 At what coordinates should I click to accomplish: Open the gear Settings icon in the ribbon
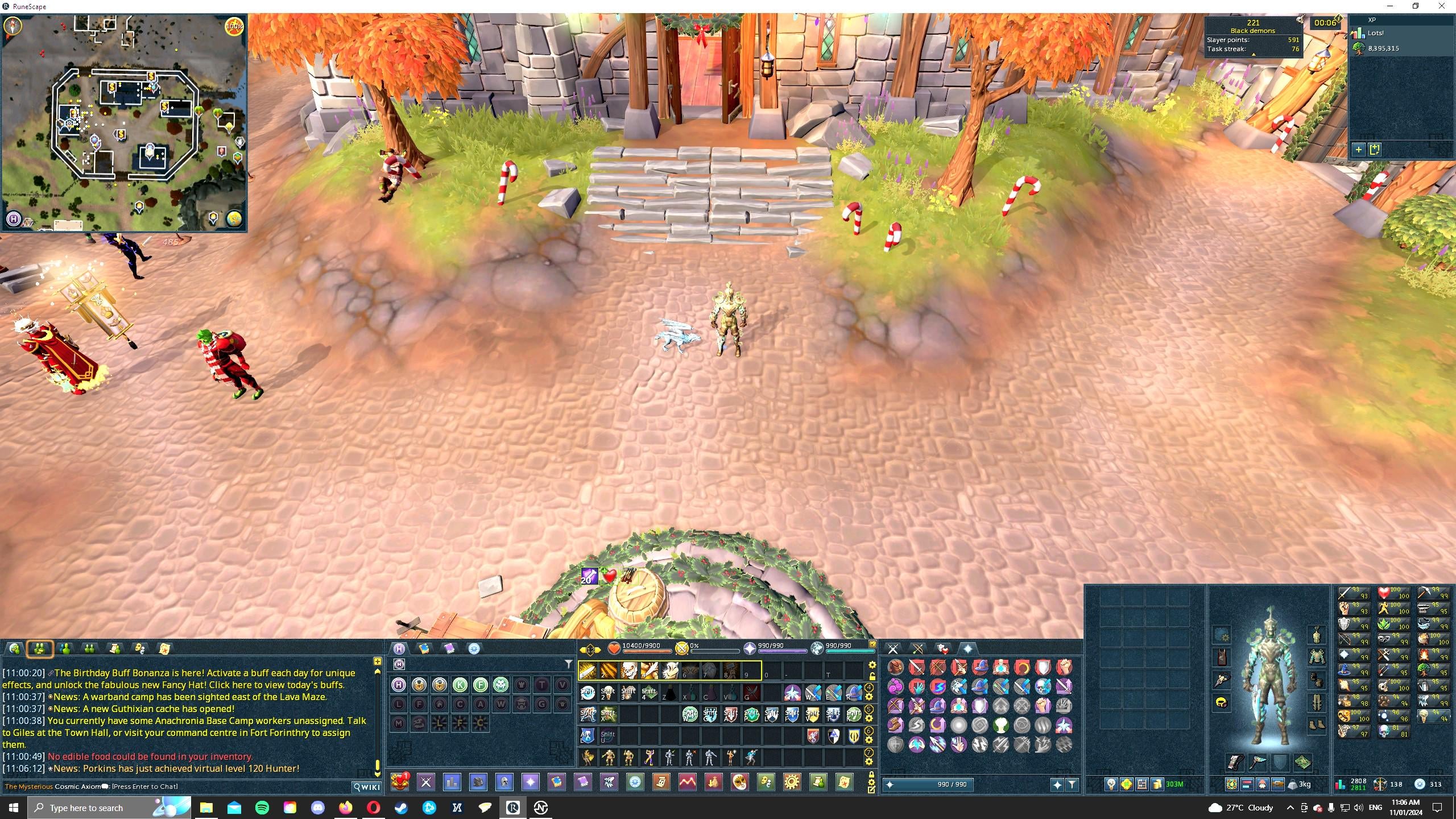tap(792, 782)
